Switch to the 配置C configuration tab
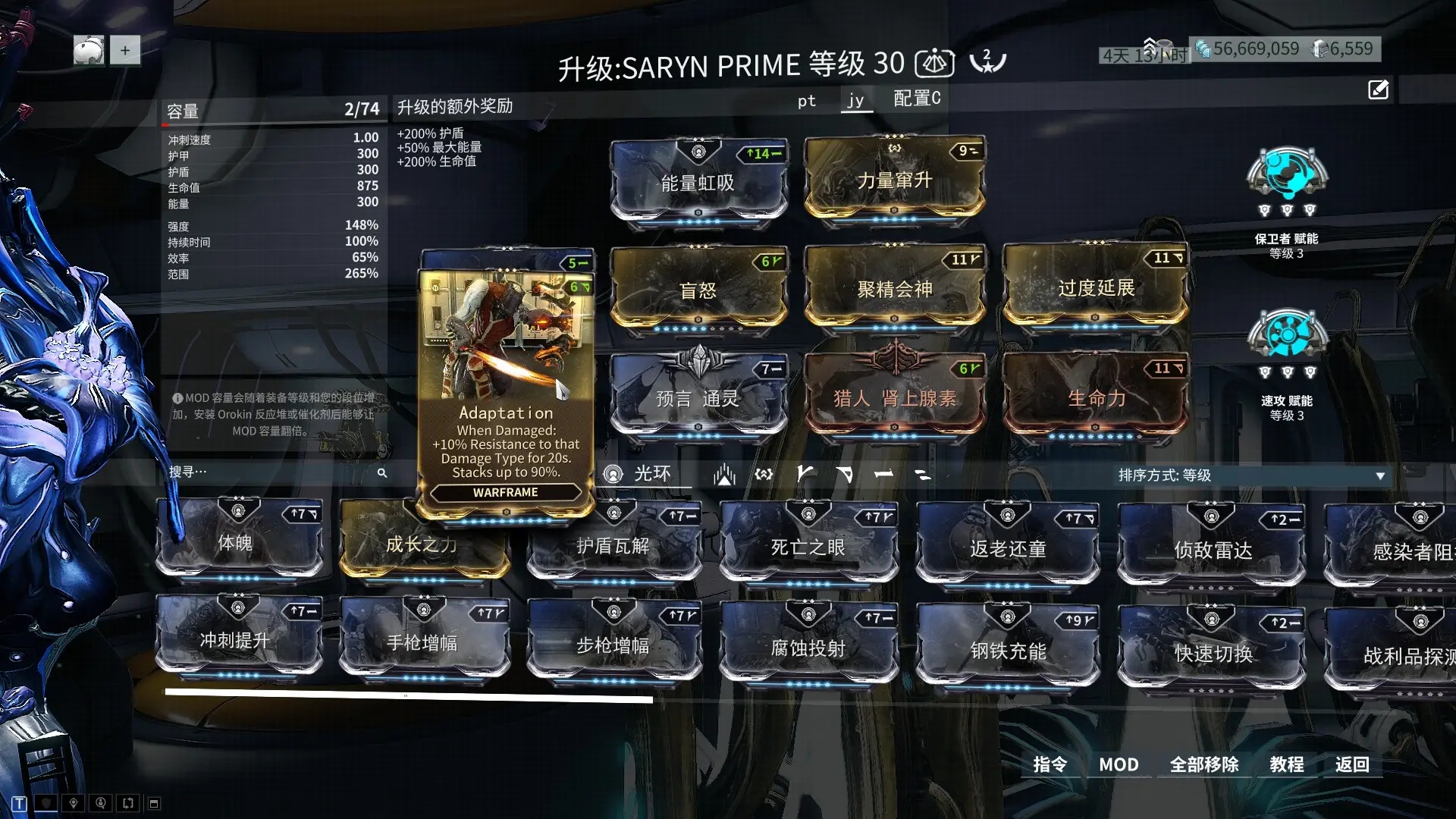 (915, 99)
